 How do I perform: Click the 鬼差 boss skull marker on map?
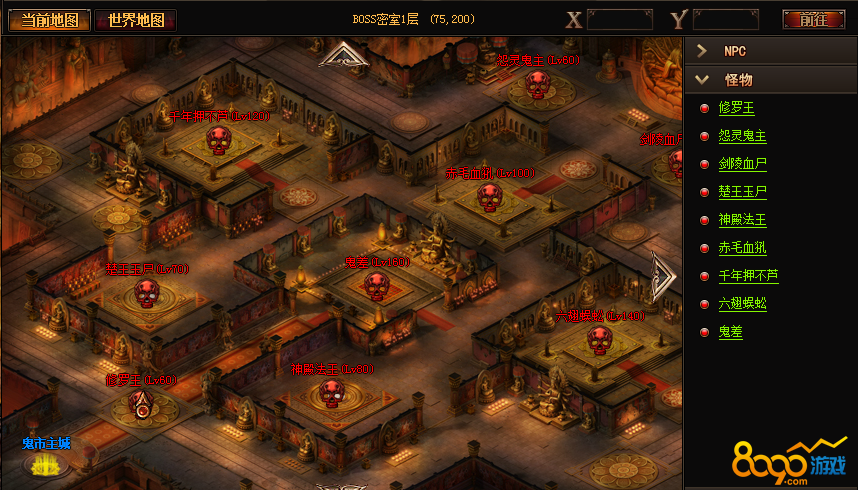tap(375, 286)
